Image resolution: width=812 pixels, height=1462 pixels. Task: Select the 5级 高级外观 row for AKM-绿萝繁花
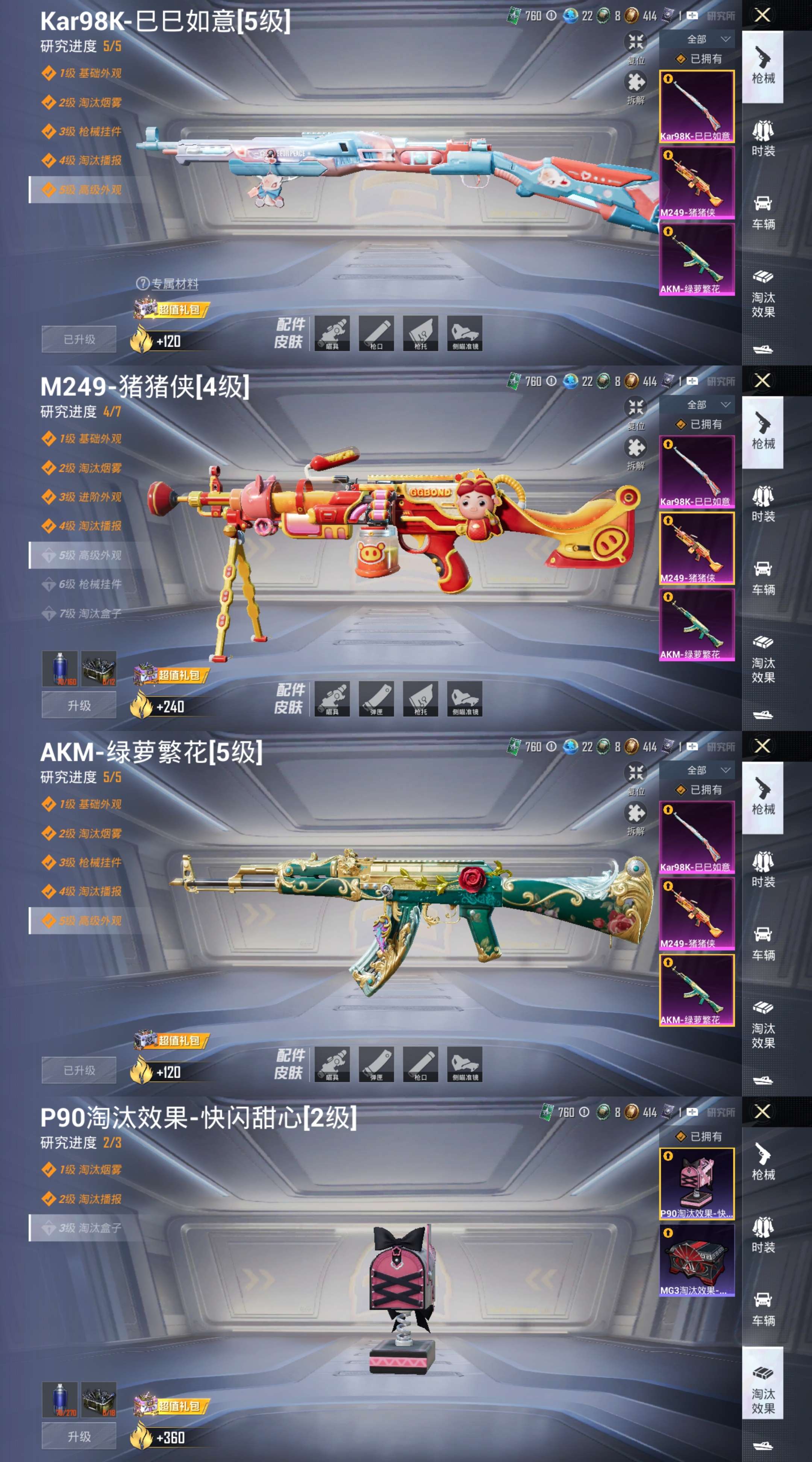pyautogui.click(x=89, y=921)
